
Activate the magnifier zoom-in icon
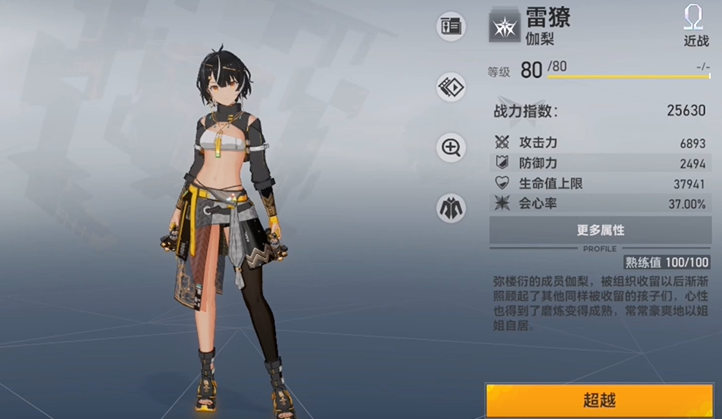pyautogui.click(x=451, y=148)
